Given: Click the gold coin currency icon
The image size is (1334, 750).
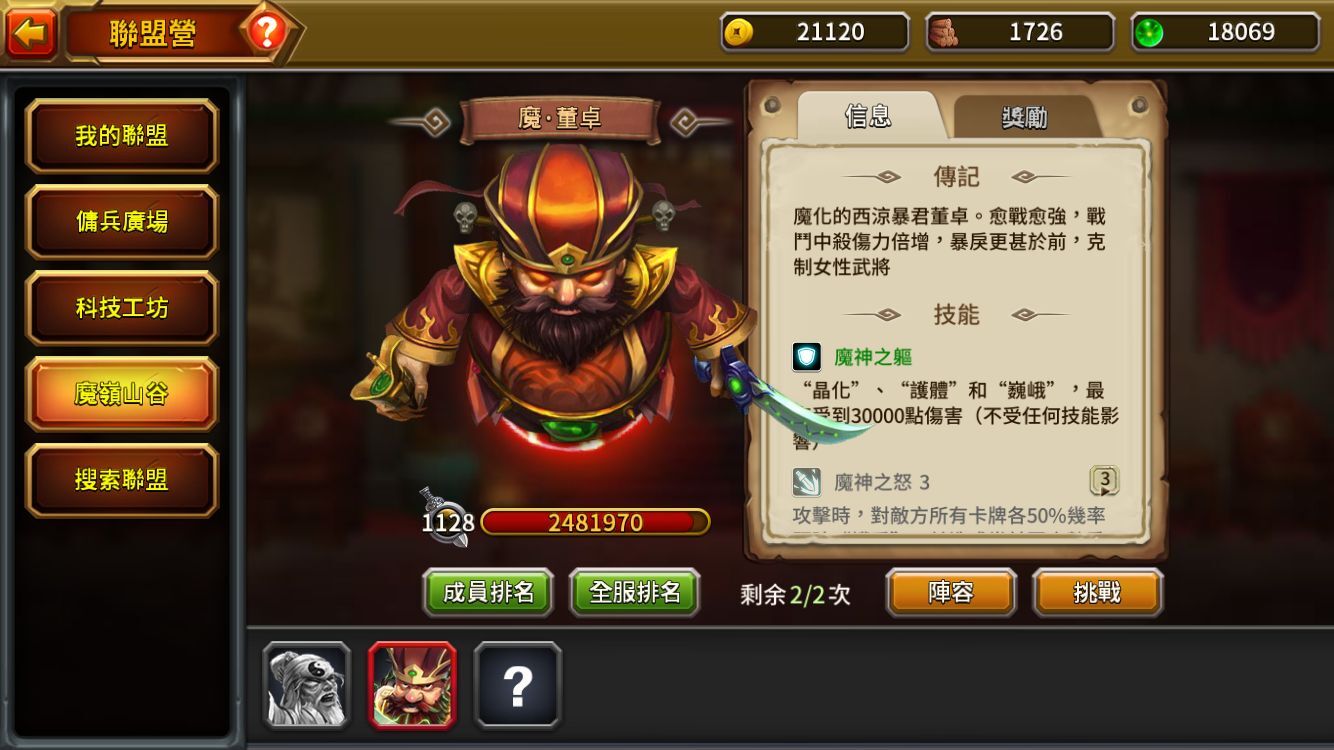Looking at the screenshot, I should (x=740, y=31).
